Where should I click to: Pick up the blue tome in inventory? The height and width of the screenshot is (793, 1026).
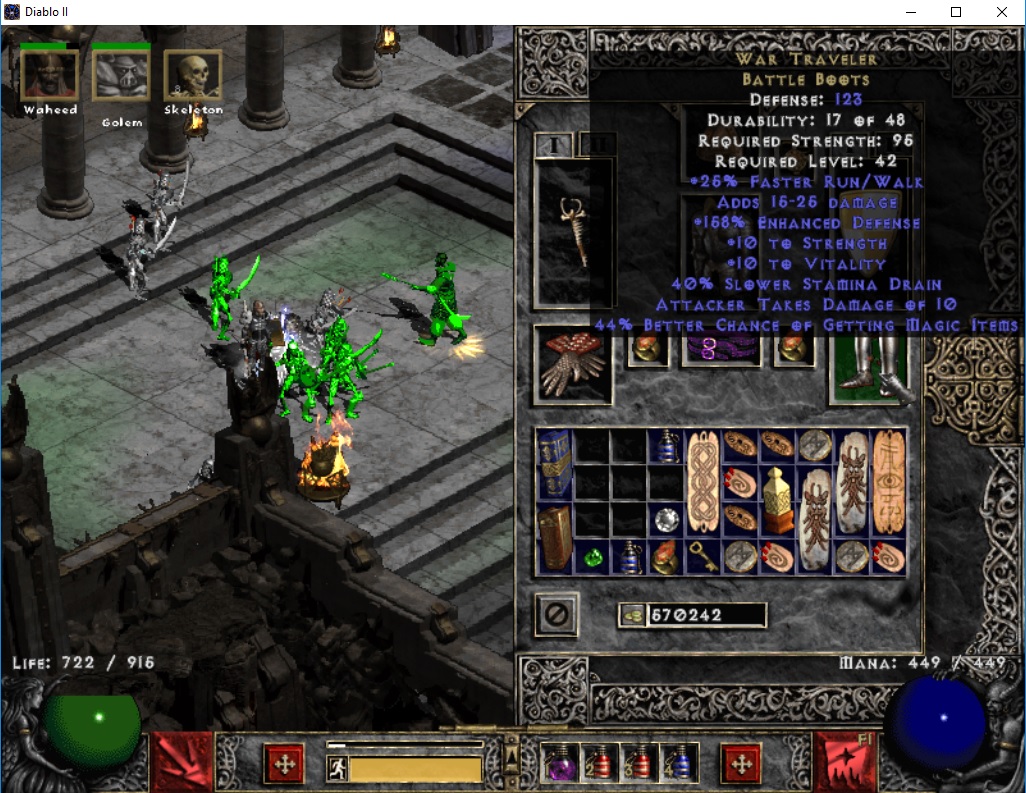(x=555, y=464)
